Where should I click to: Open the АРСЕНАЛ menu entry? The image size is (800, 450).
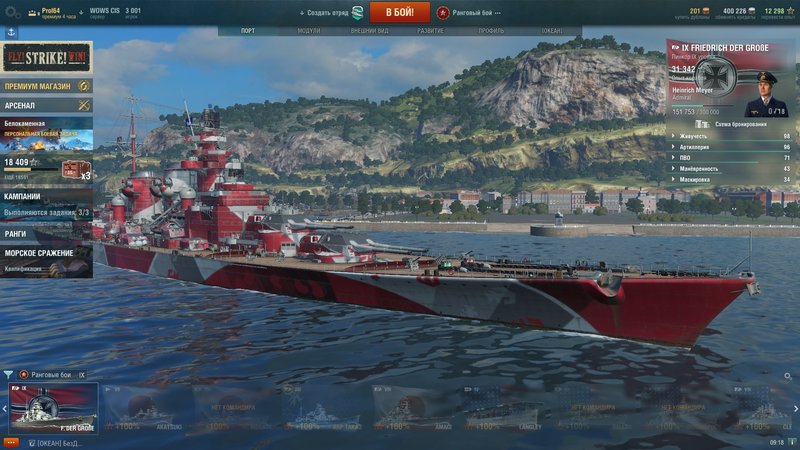point(46,105)
